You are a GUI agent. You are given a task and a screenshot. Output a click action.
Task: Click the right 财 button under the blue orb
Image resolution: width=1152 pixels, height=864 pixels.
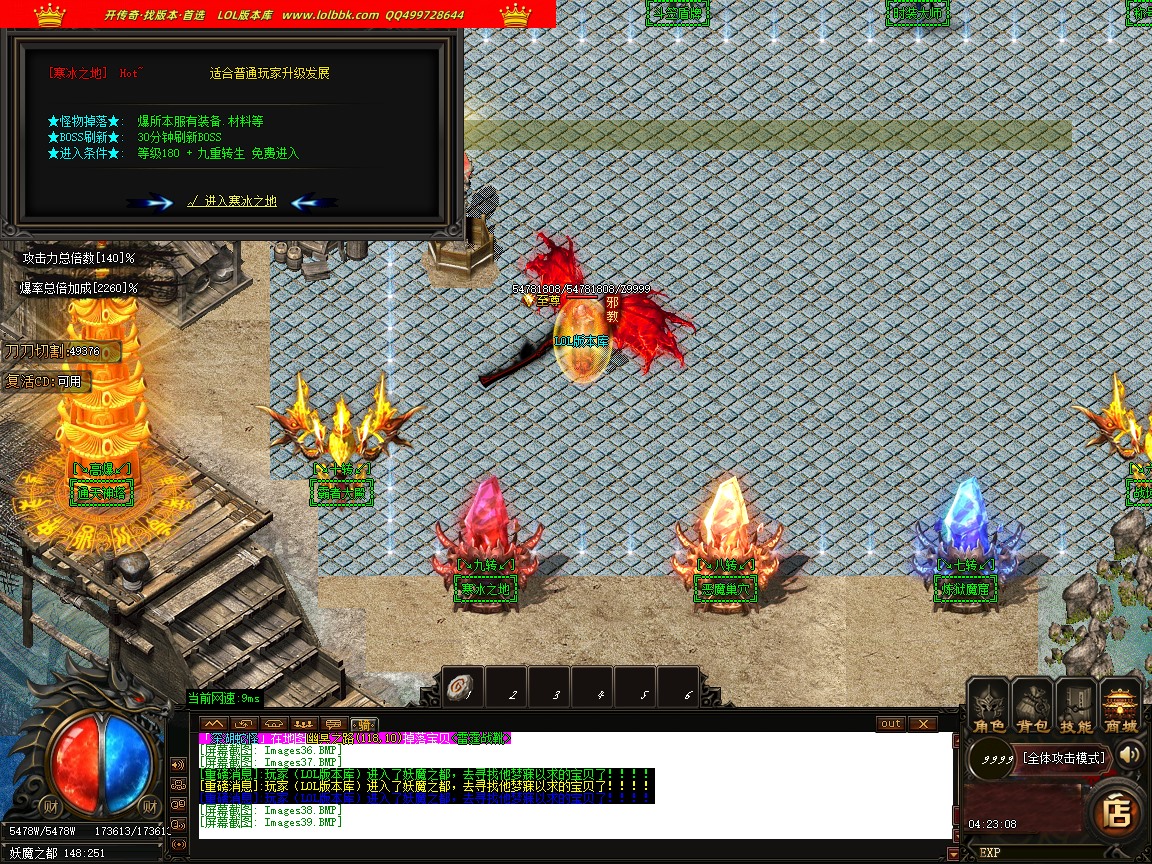pyautogui.click(x=150, y=806)
